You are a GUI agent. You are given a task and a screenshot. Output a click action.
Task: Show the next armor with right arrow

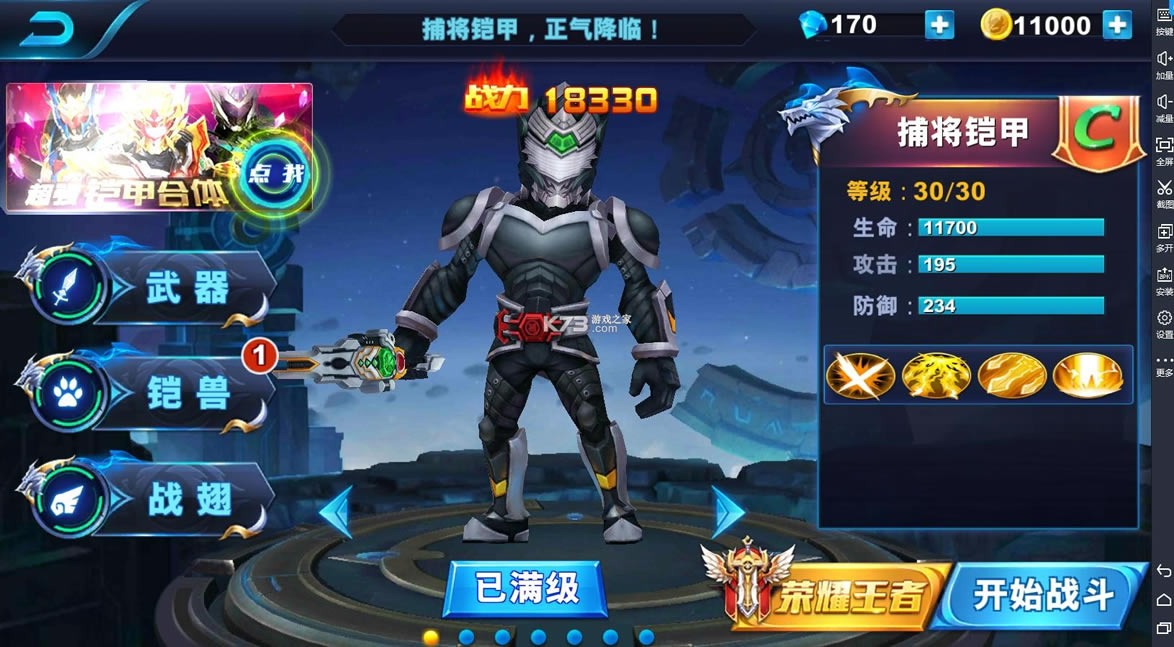pos(727,512)
